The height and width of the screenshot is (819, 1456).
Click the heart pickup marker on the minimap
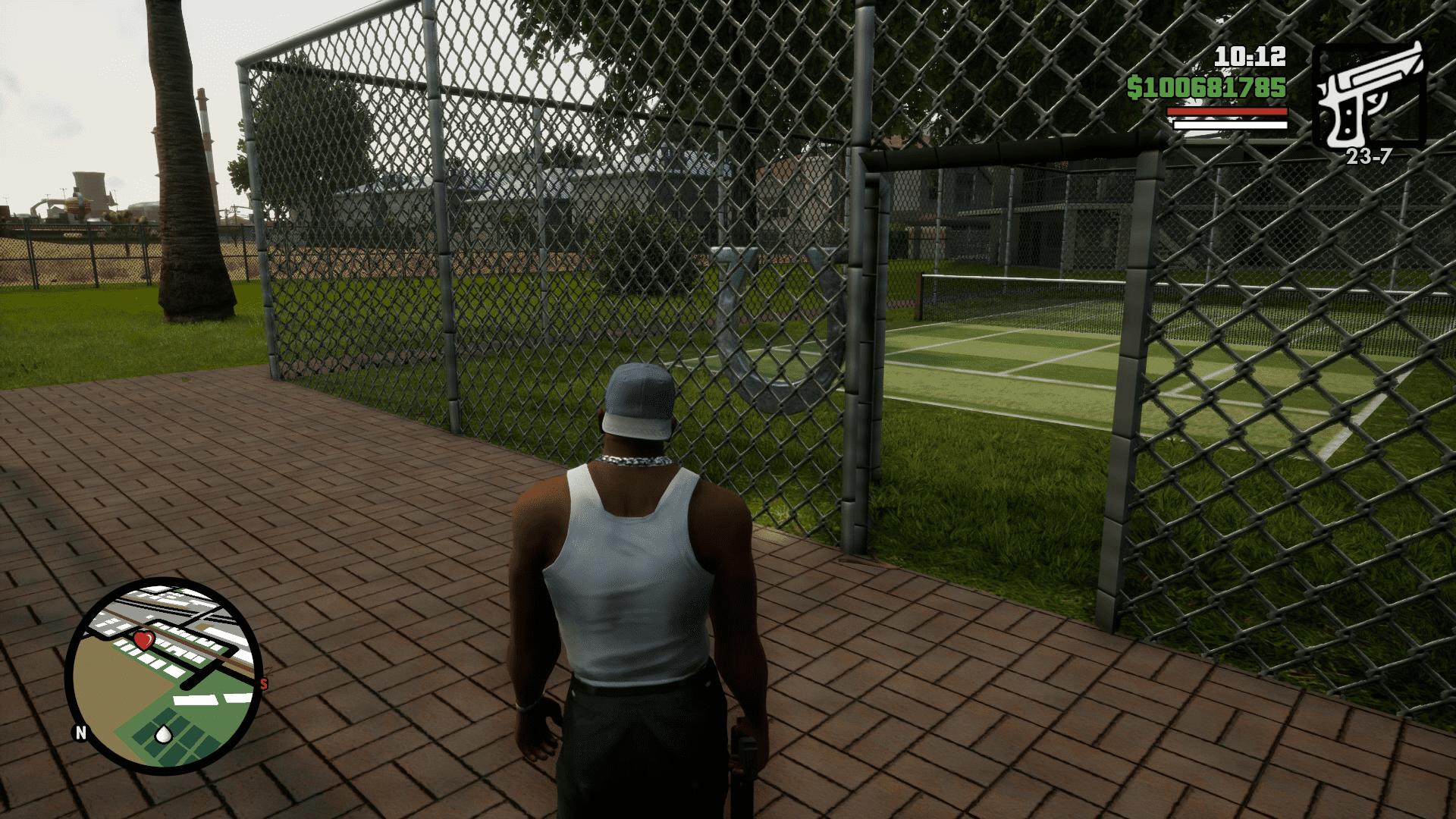coord(143,642)
